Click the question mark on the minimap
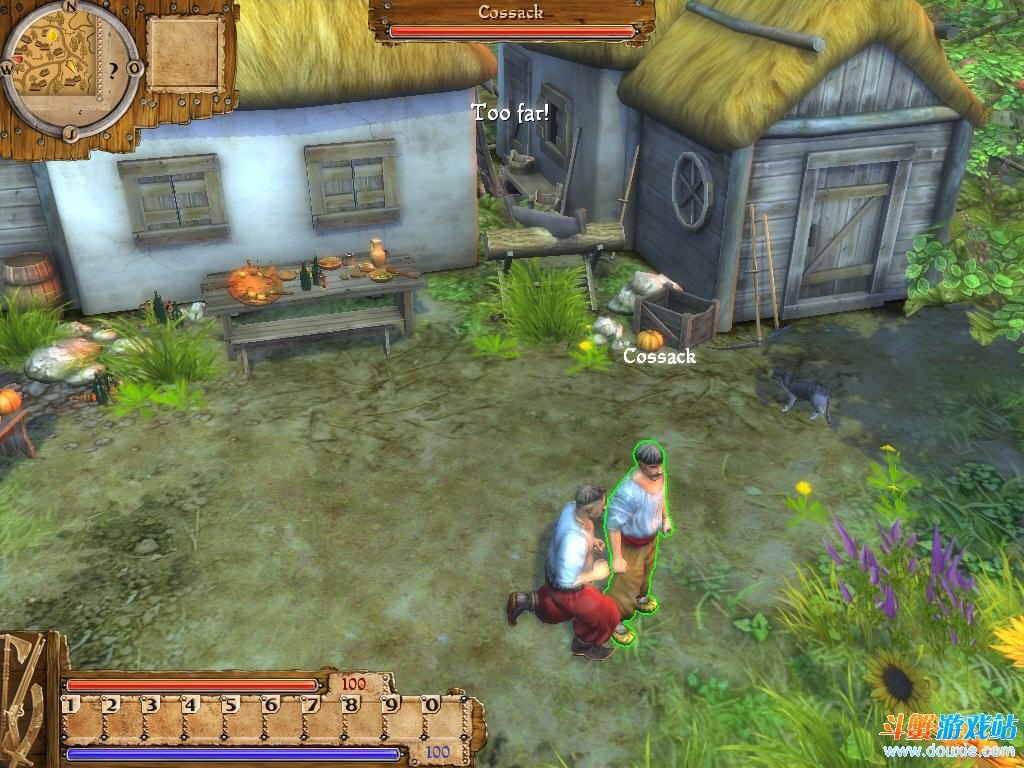This screenshot has height=768, width=1024. (x=113, y=70)
